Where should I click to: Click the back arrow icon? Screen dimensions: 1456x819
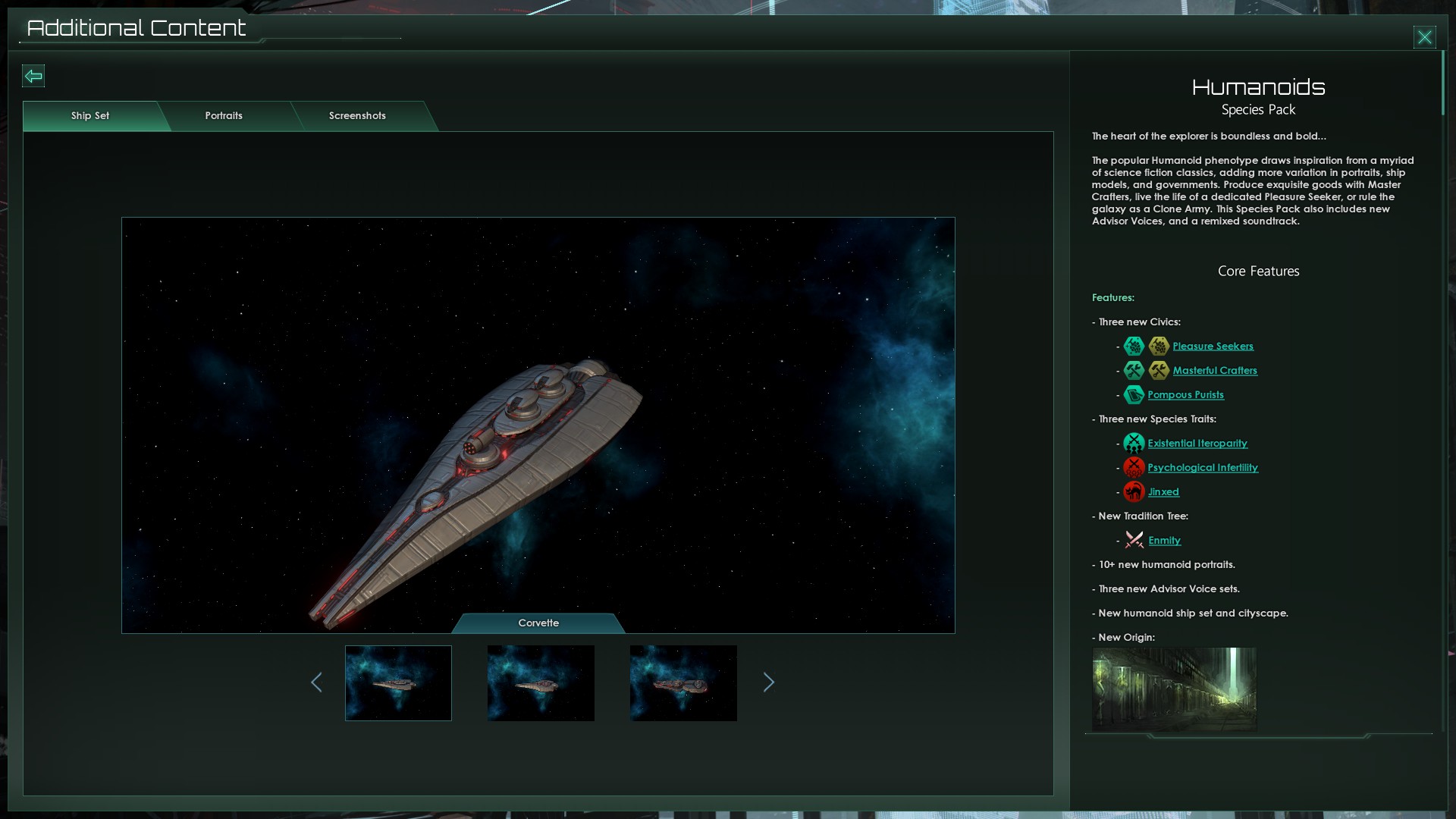33,76
